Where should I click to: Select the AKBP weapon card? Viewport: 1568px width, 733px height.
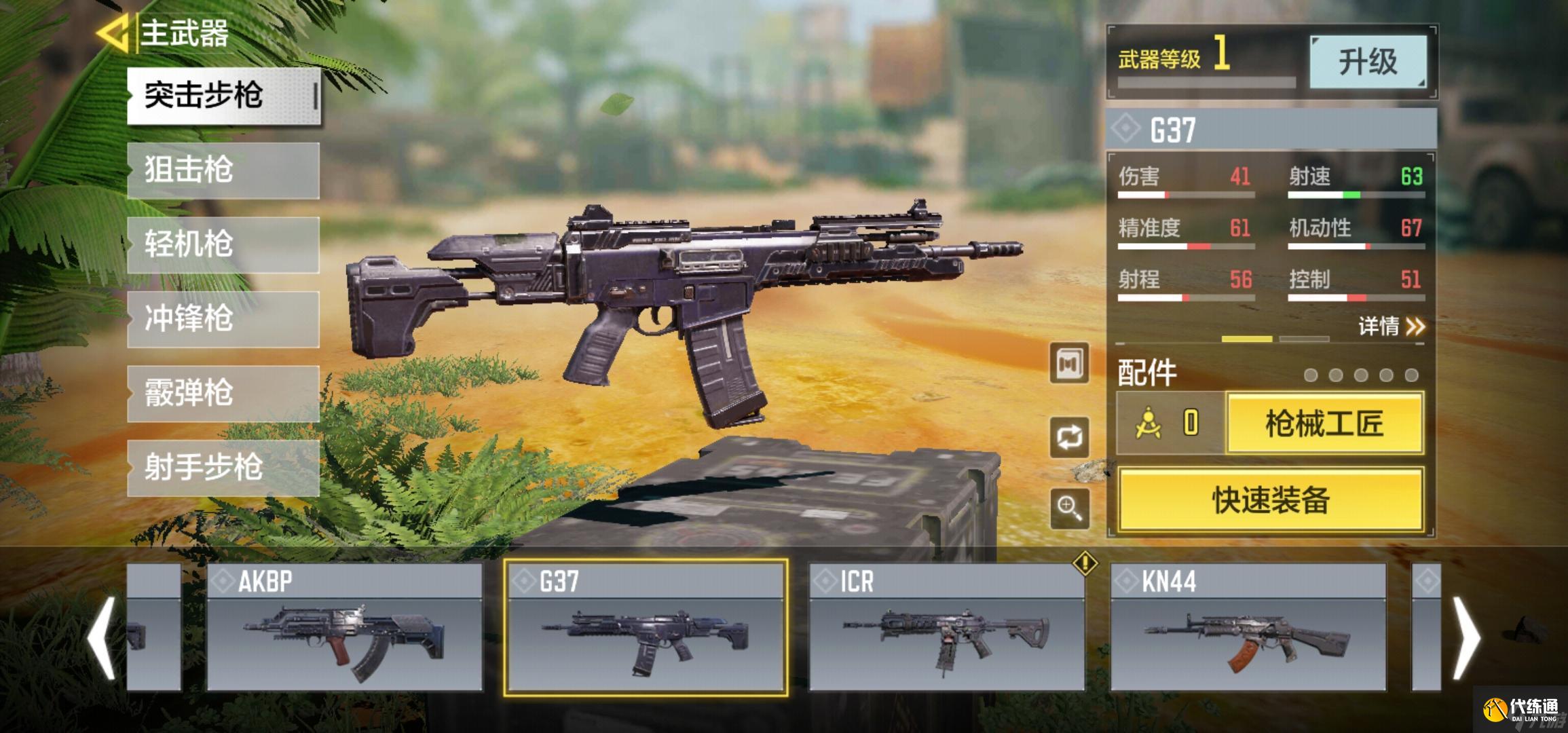pyautogui.click(x=344, y=628)
